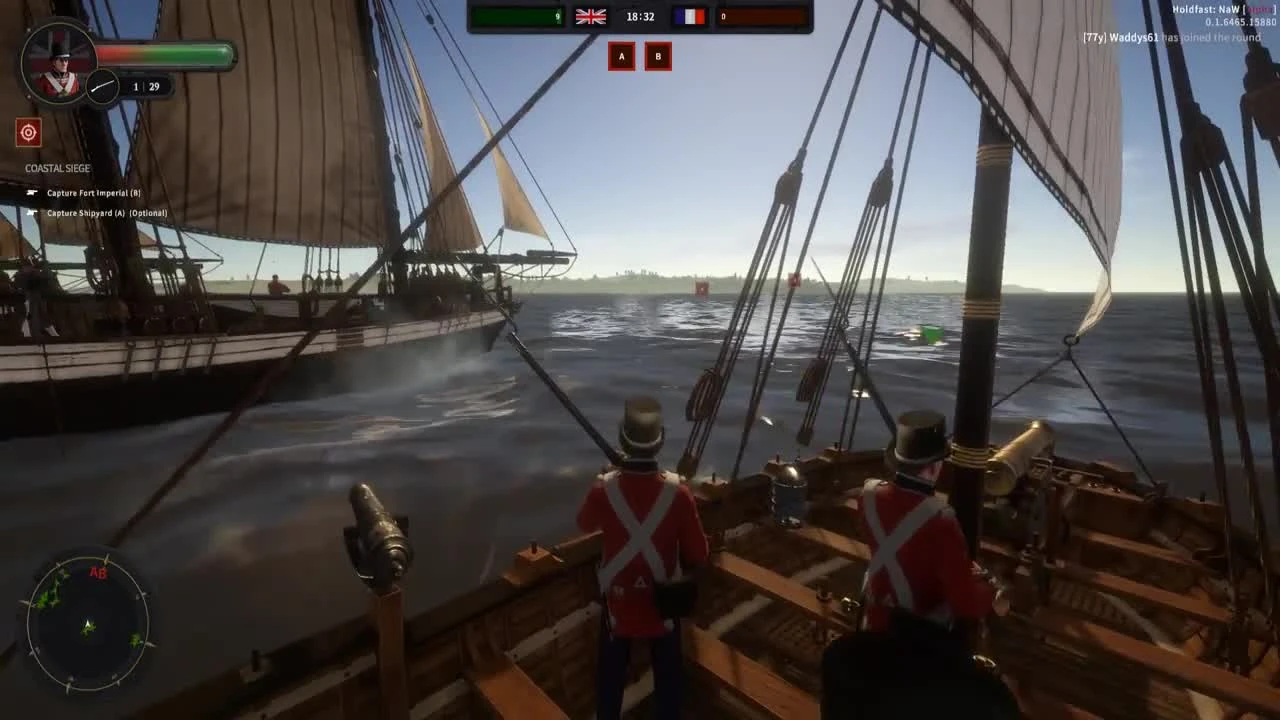This screenshot has height=720, width=1280.
Task: Expand the round timer showing 18:32
Action: (640, 16)
